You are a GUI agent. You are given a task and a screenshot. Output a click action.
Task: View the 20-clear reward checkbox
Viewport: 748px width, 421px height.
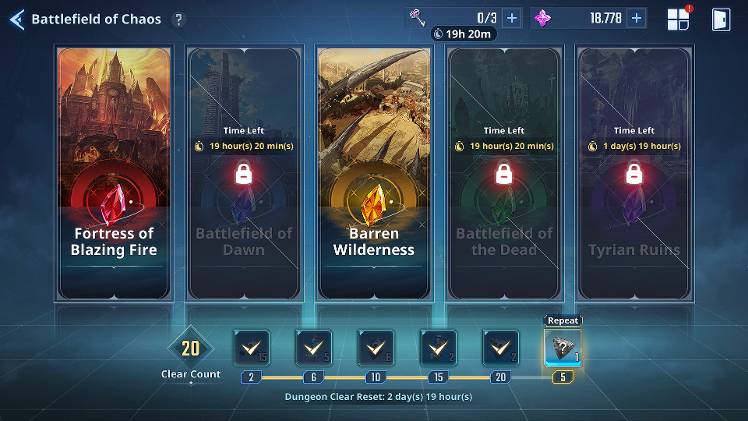pyautogui.click(x=500, y=347)
